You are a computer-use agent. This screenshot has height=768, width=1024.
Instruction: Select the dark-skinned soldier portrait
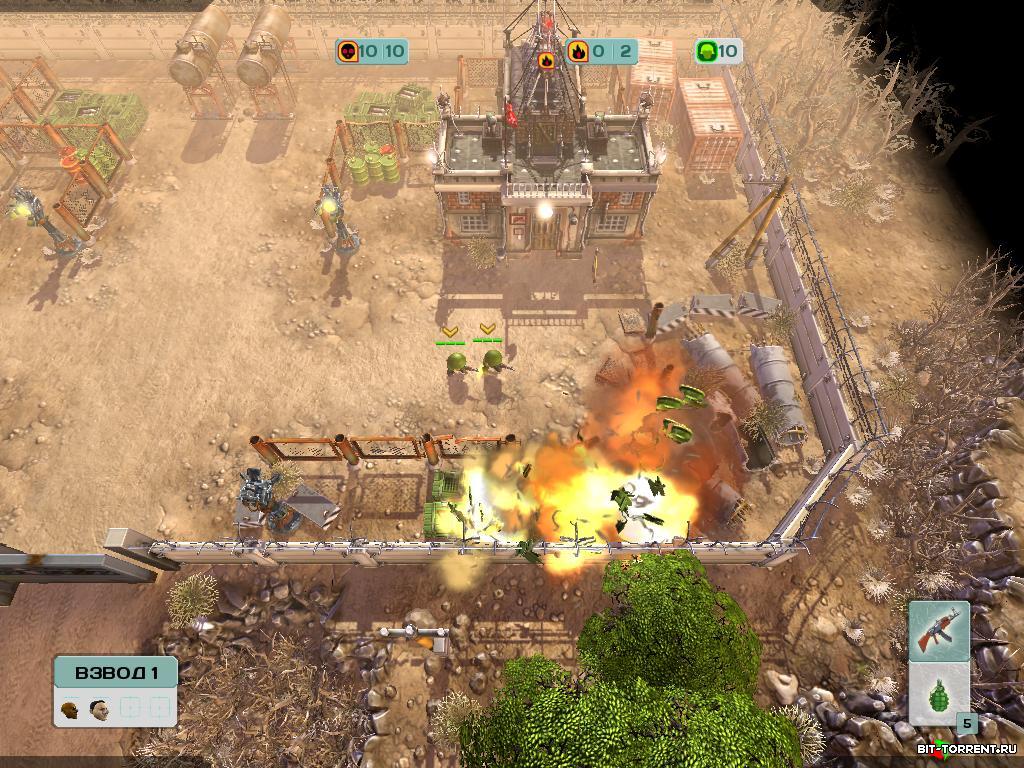coord(69,709)
